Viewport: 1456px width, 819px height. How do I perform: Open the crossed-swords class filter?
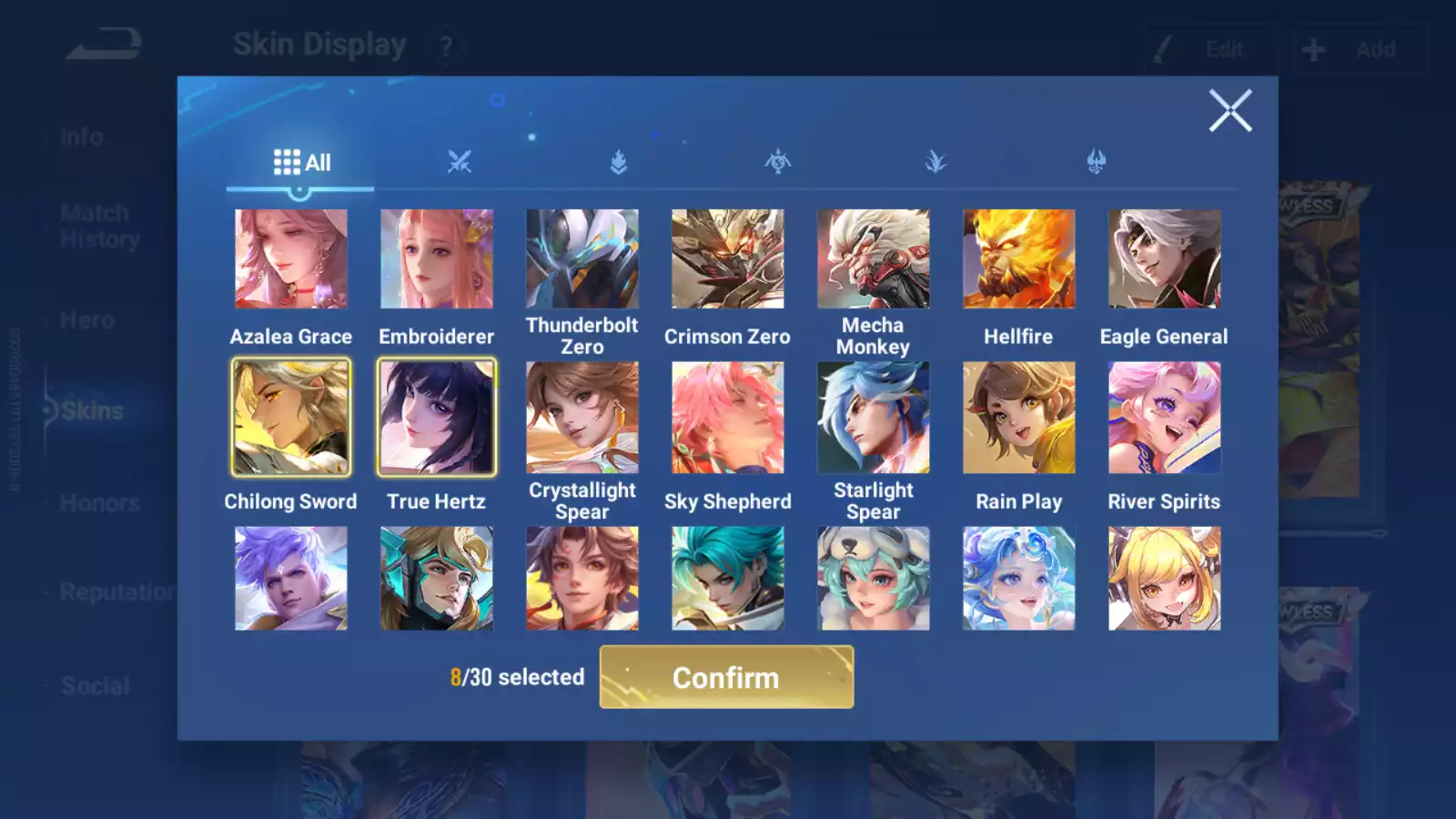click(460, 162)
